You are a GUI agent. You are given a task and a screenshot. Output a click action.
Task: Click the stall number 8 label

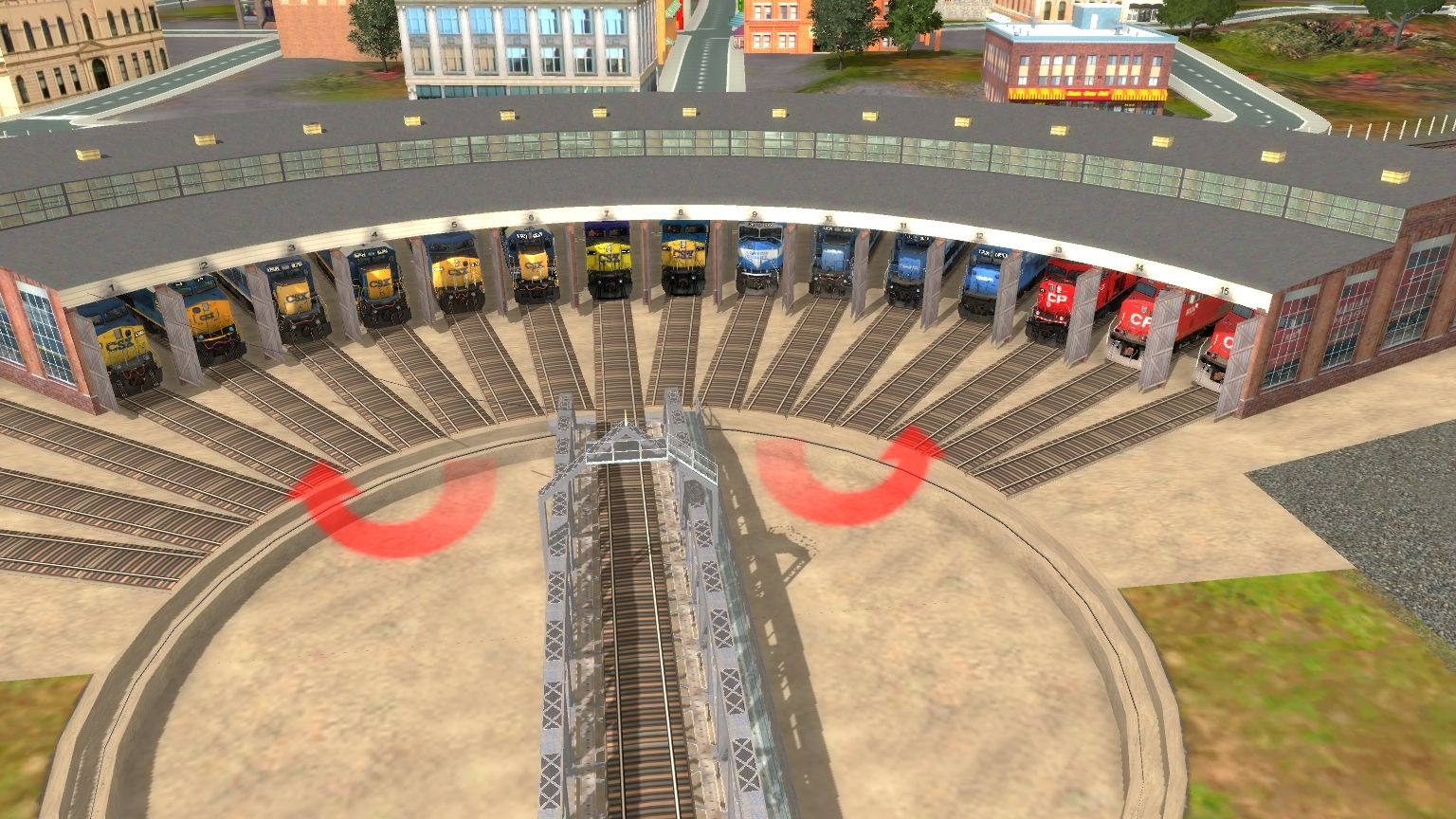pos(679,210)
